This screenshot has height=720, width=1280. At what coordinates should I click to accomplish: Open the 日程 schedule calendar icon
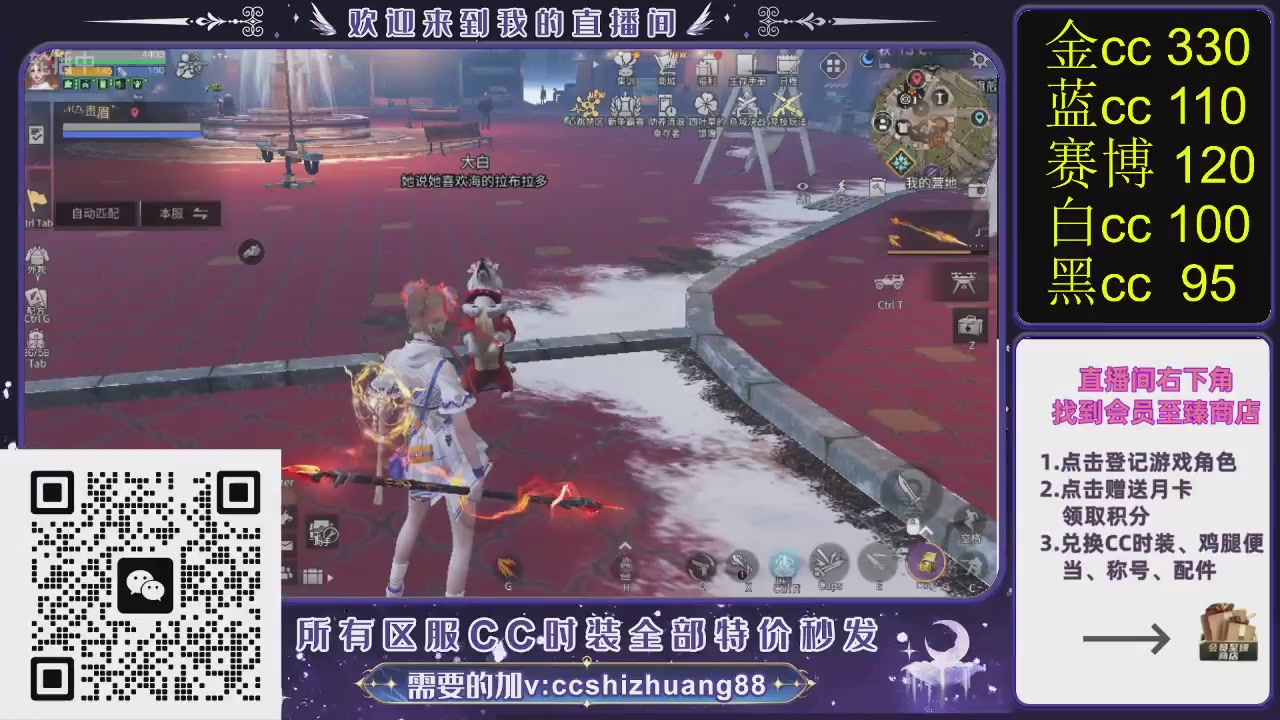(786, 61)
